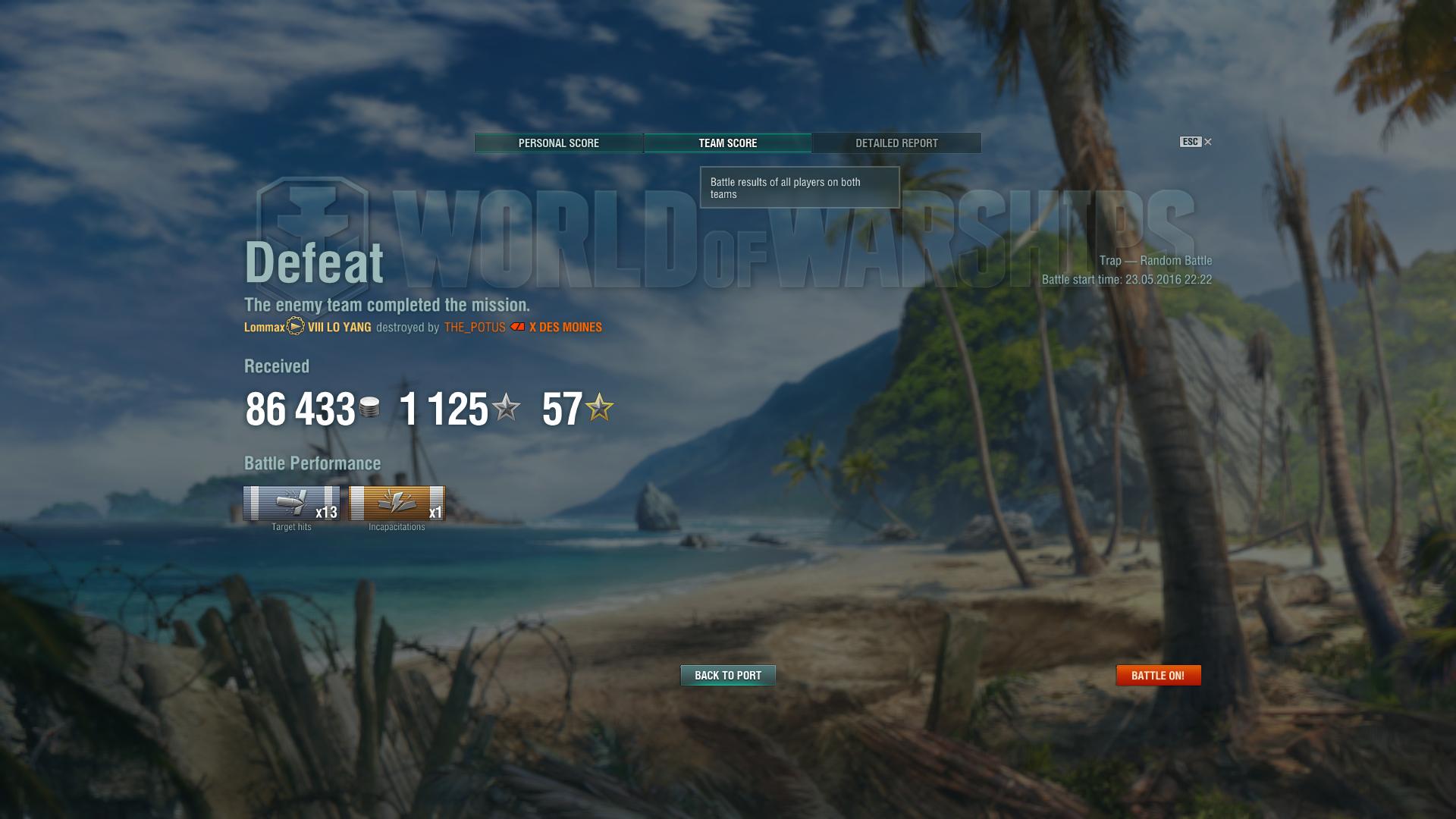Switch to the Personal Score tab
This screenshot has height=819, width=1456.
pyautogui.click(x=559, y=143)
